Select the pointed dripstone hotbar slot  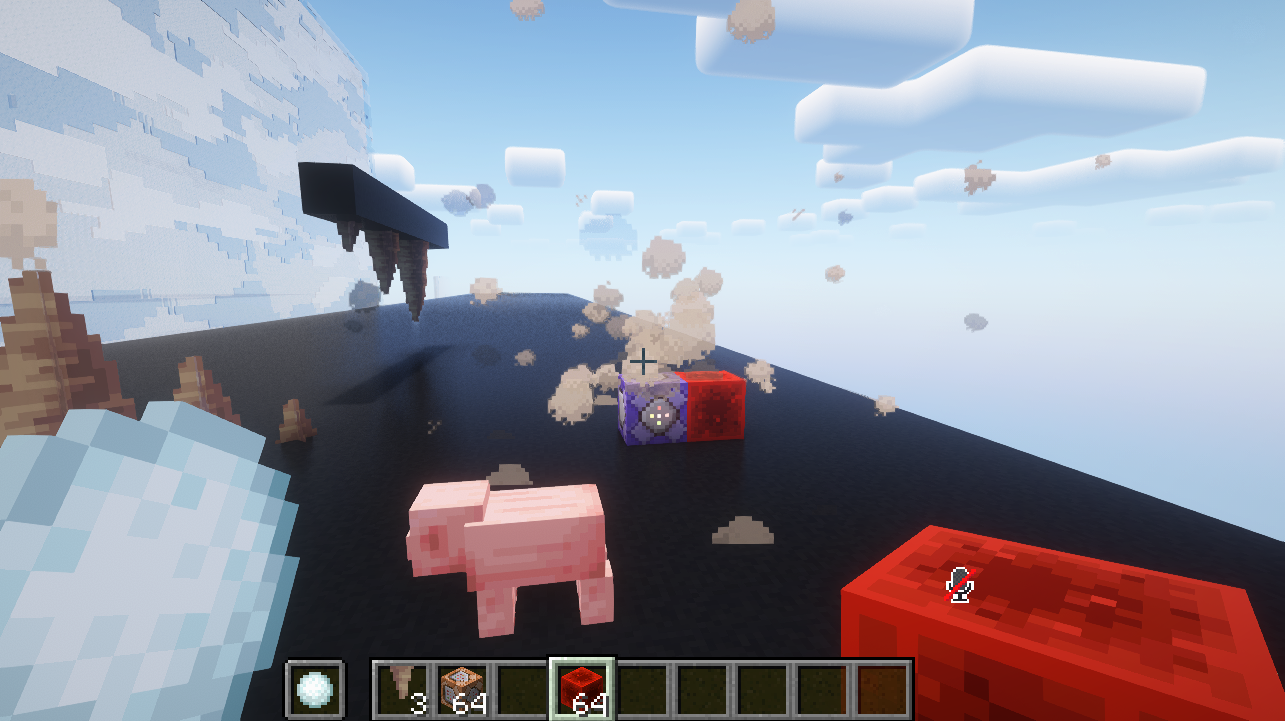[x=403, y=688]
